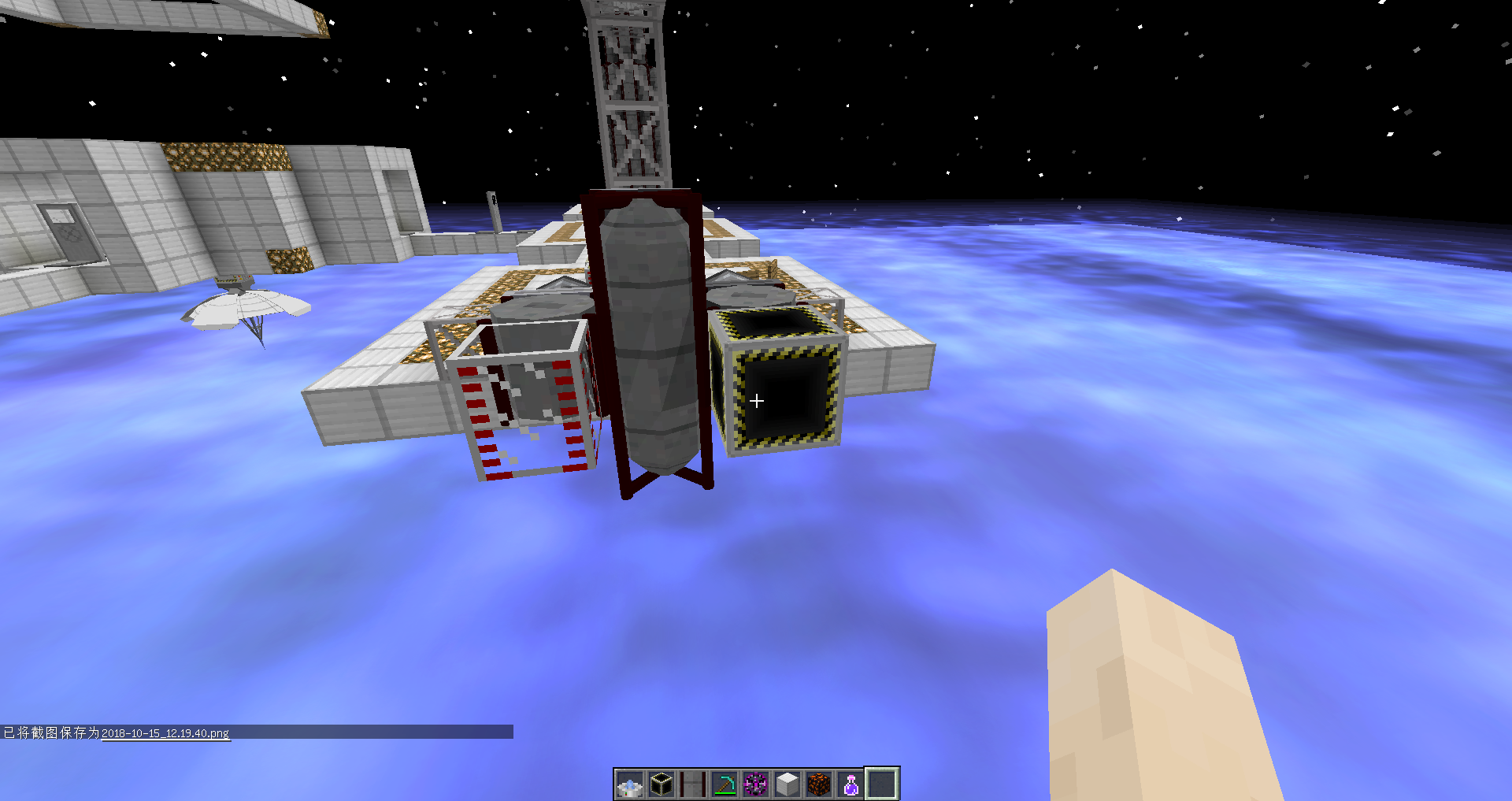1512x801 pixels.
Task: Click the diamond pickaxe green durability bar
Action: point(724,792)
